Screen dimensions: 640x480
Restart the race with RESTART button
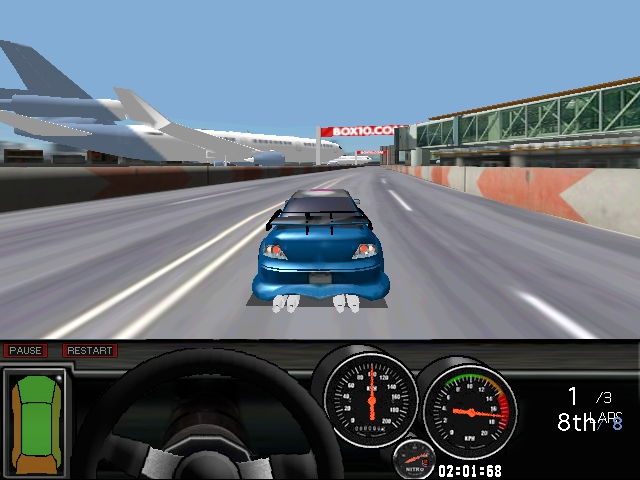point(90,351)
